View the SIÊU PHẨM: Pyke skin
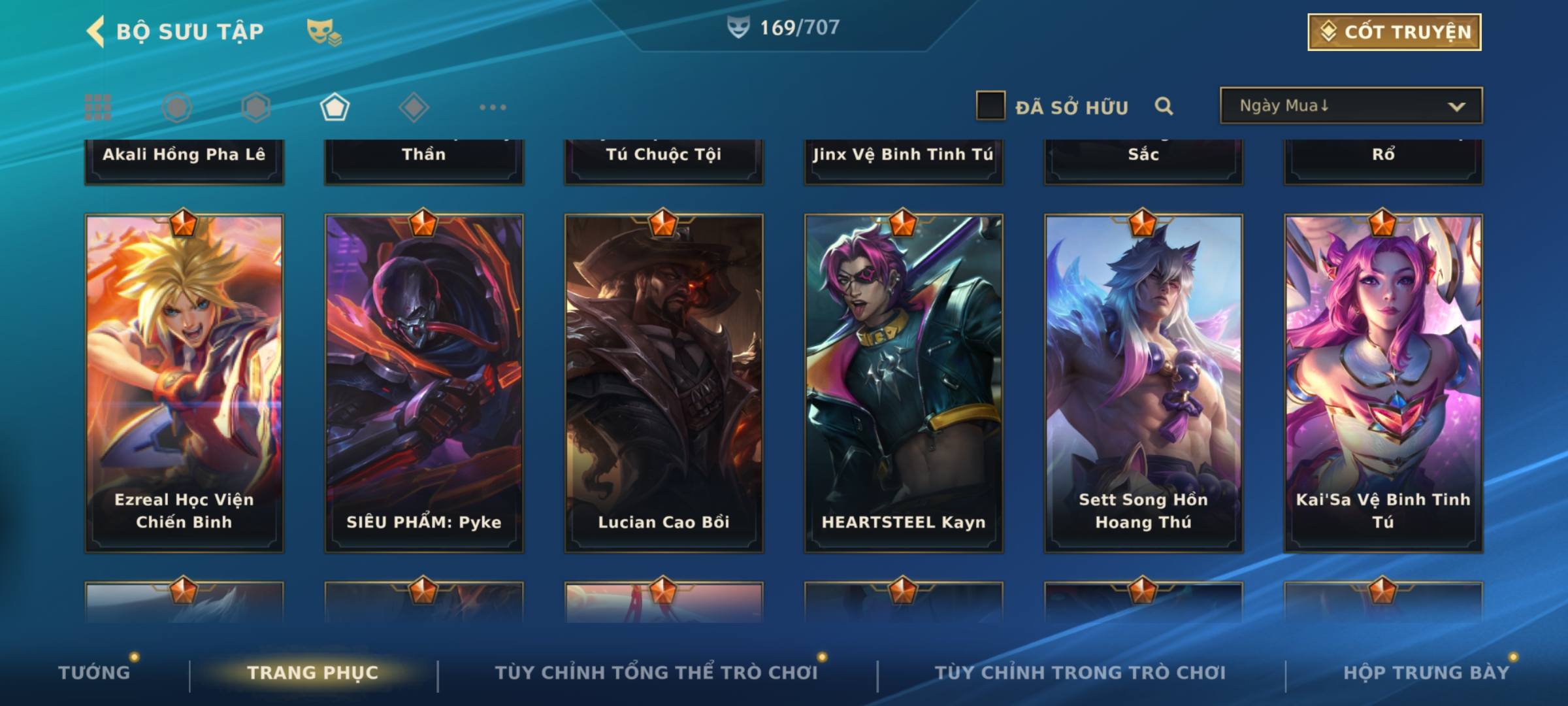The width and height of the screenshot is (1568, 706). point(424,383)
